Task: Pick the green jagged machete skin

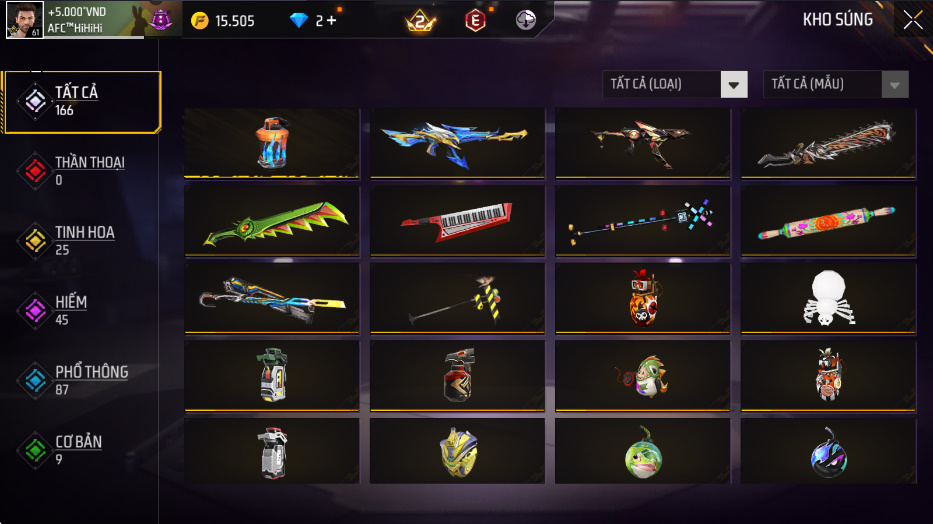Action: [272, 220]
